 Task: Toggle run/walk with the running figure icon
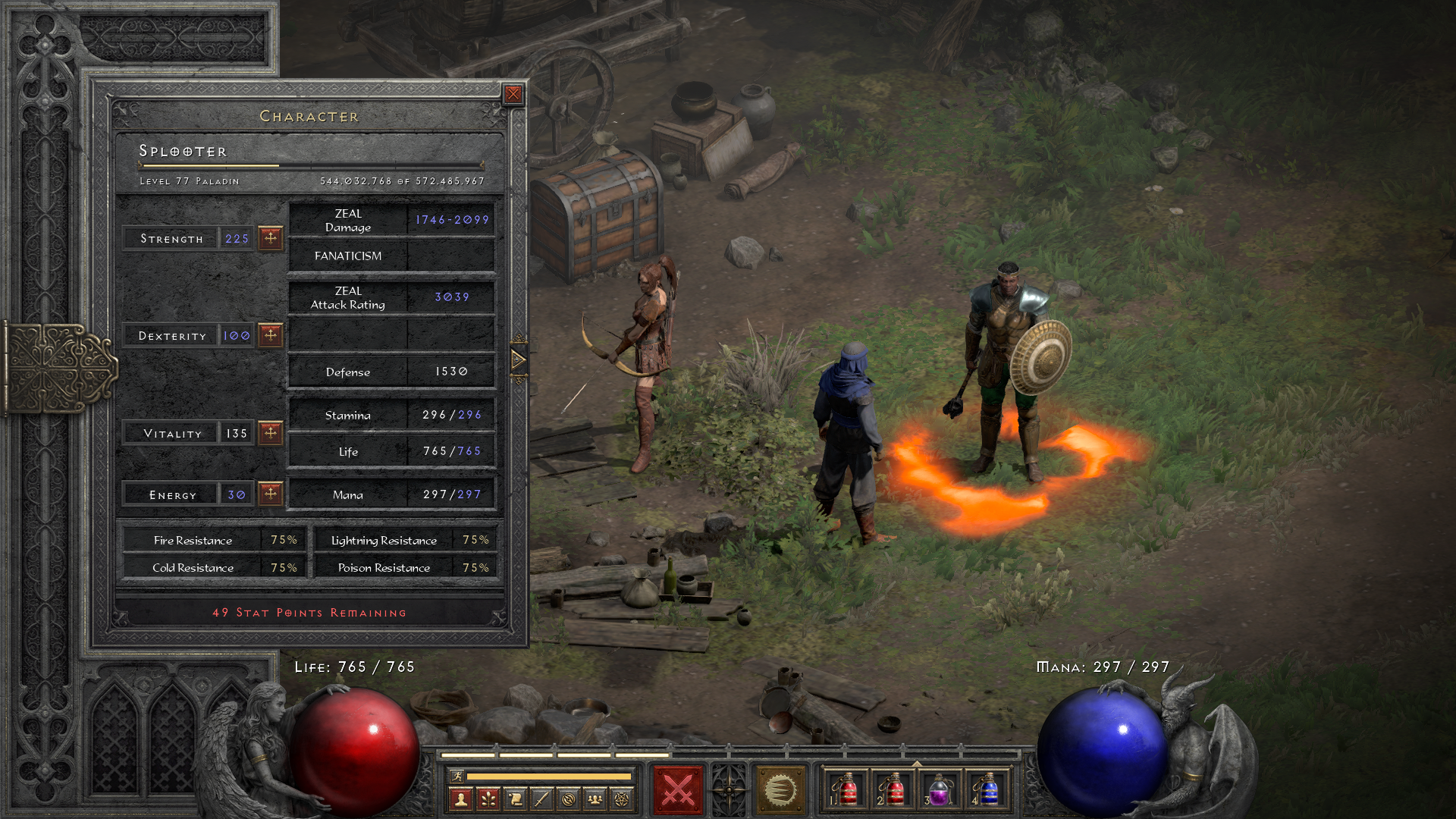pos(457,776)
